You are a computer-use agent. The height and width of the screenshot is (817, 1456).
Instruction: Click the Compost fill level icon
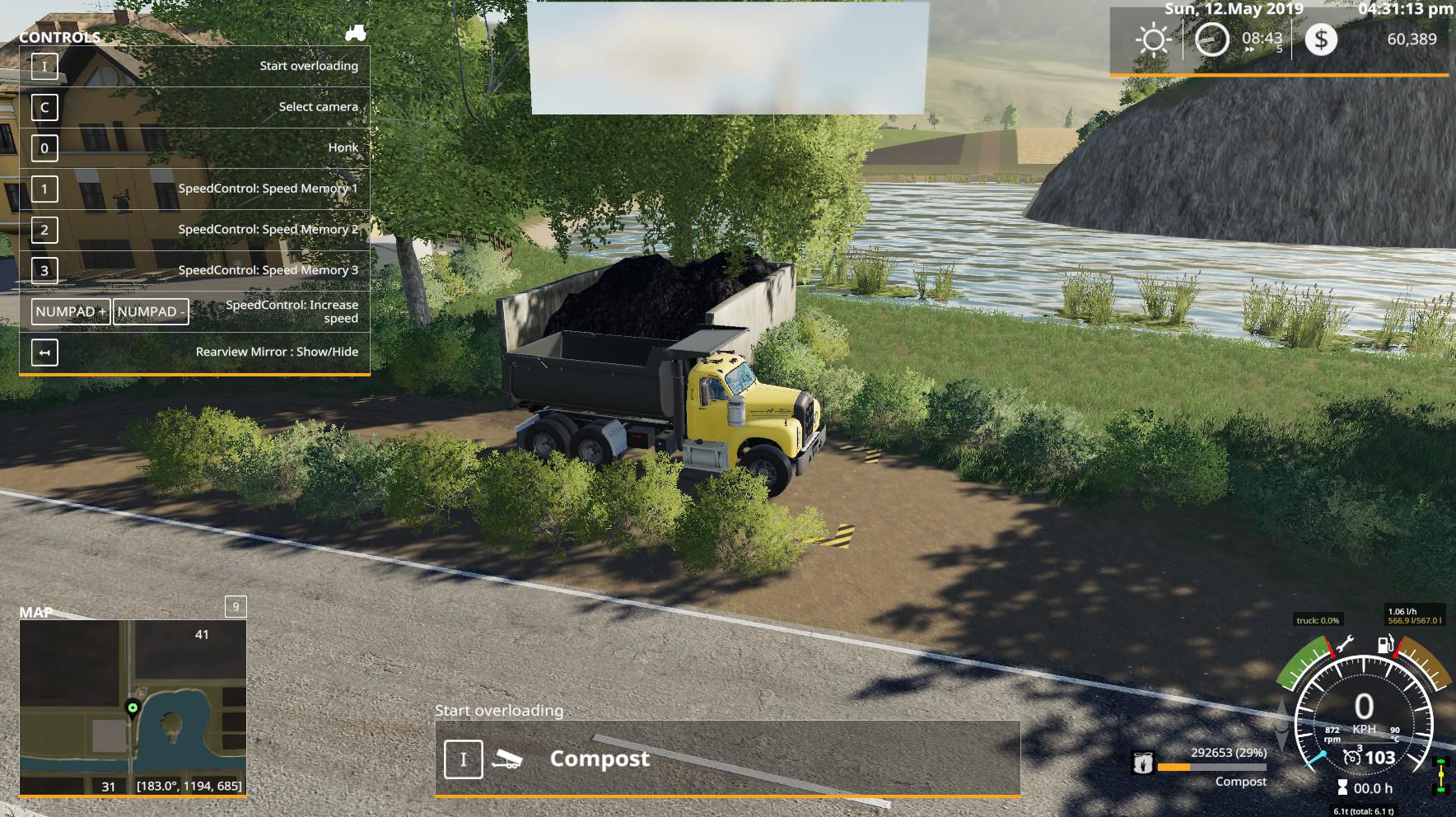click(x=1142, y=763)
